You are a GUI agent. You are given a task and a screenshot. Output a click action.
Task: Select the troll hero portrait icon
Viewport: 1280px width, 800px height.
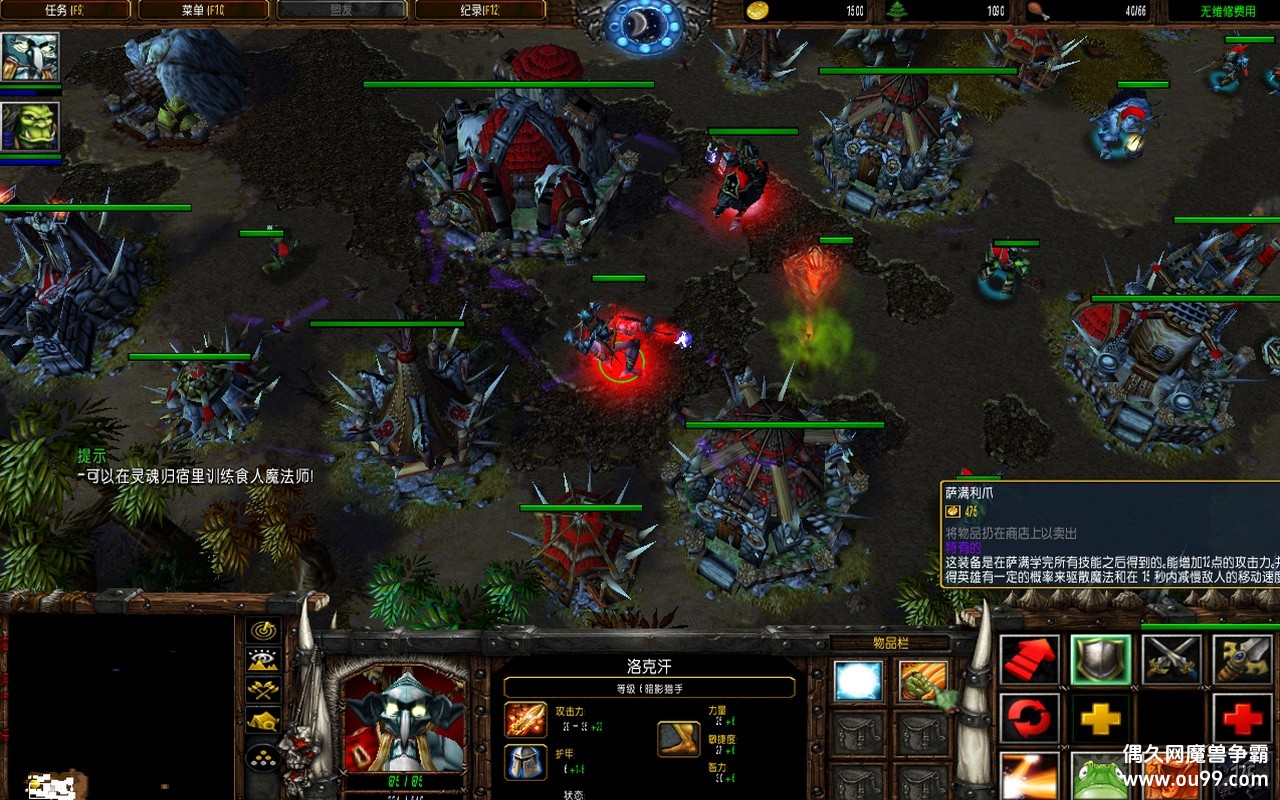pos(30,57)
